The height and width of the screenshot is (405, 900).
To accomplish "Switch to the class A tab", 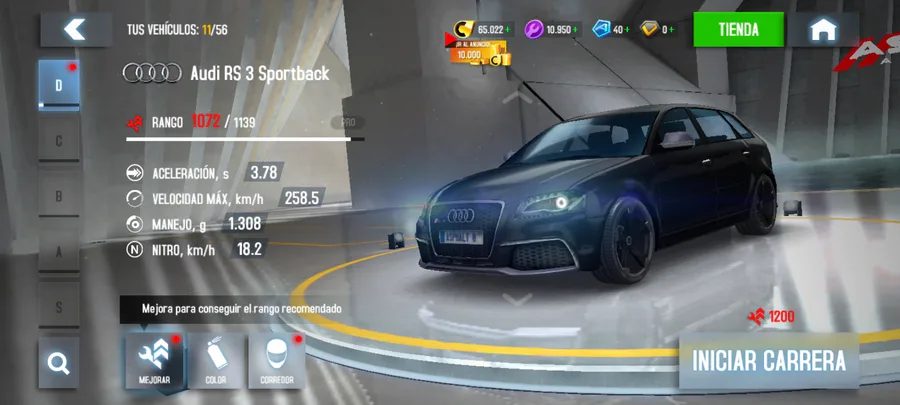I will (x=58, y=253).
